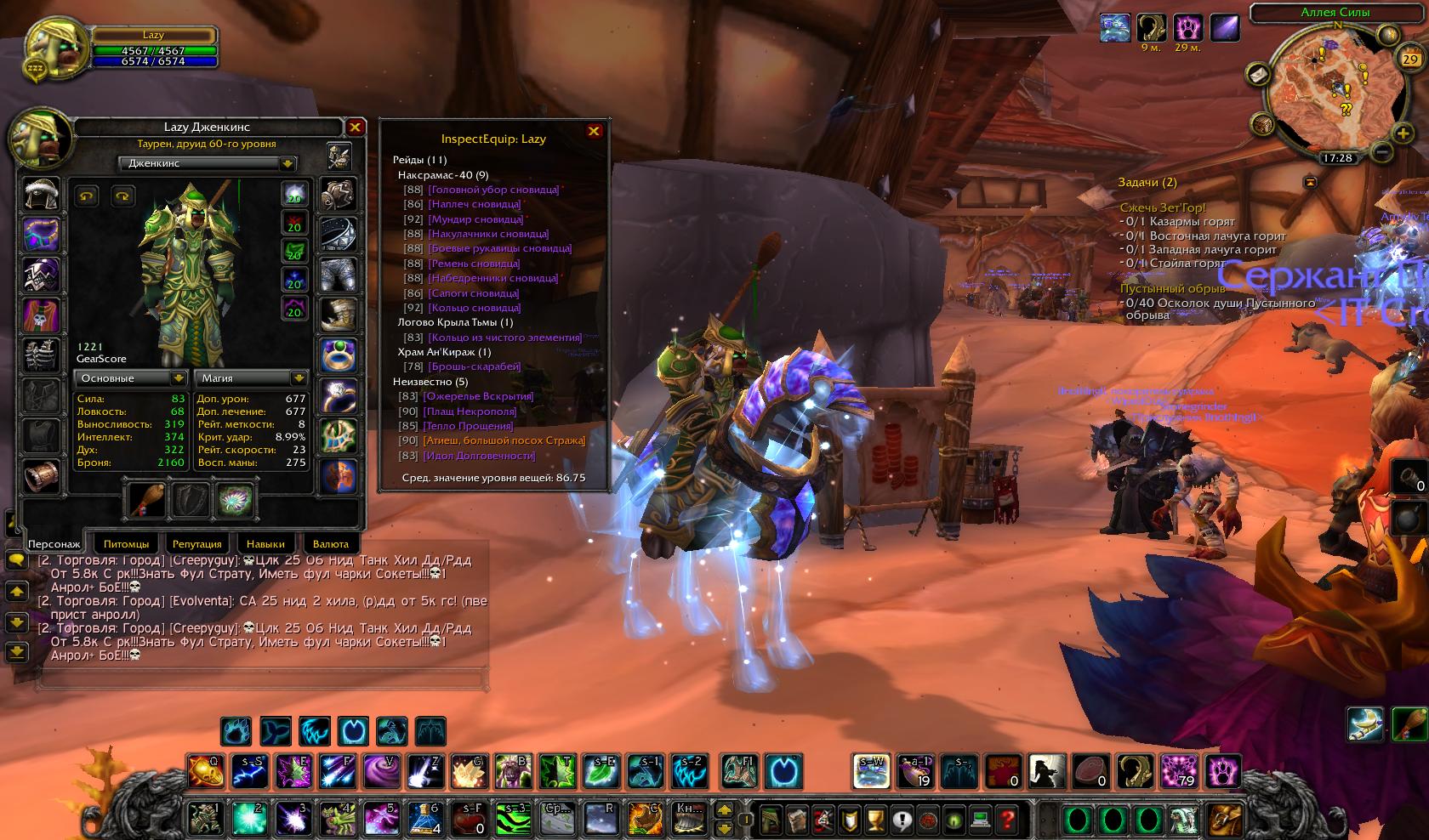
Task: Rotate the character model left
Action: [x=87, y=196]
